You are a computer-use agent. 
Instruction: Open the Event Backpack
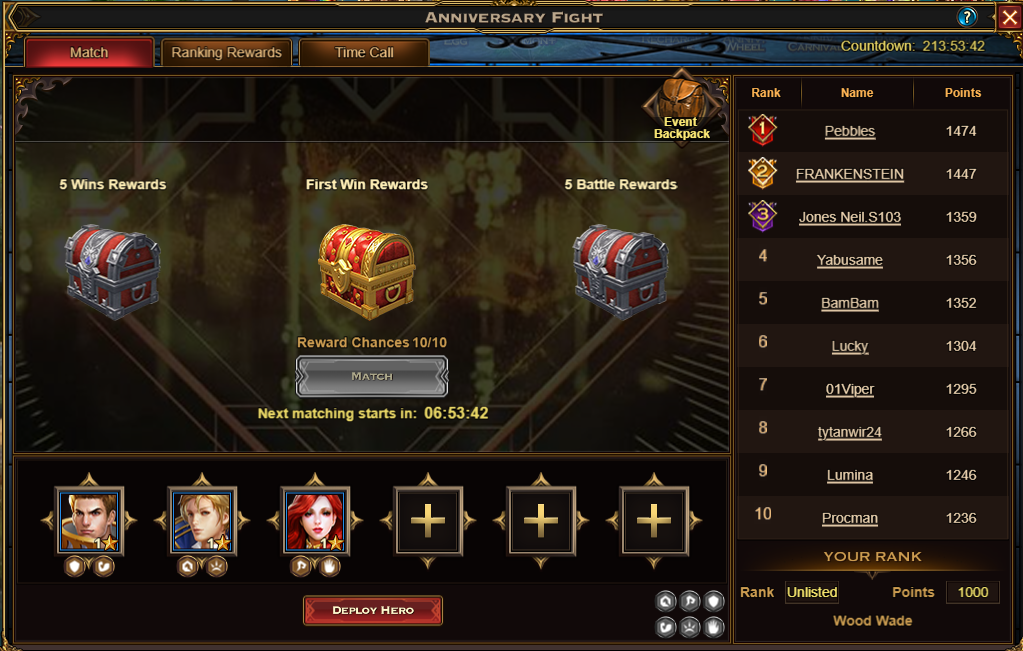coord(681,109)
